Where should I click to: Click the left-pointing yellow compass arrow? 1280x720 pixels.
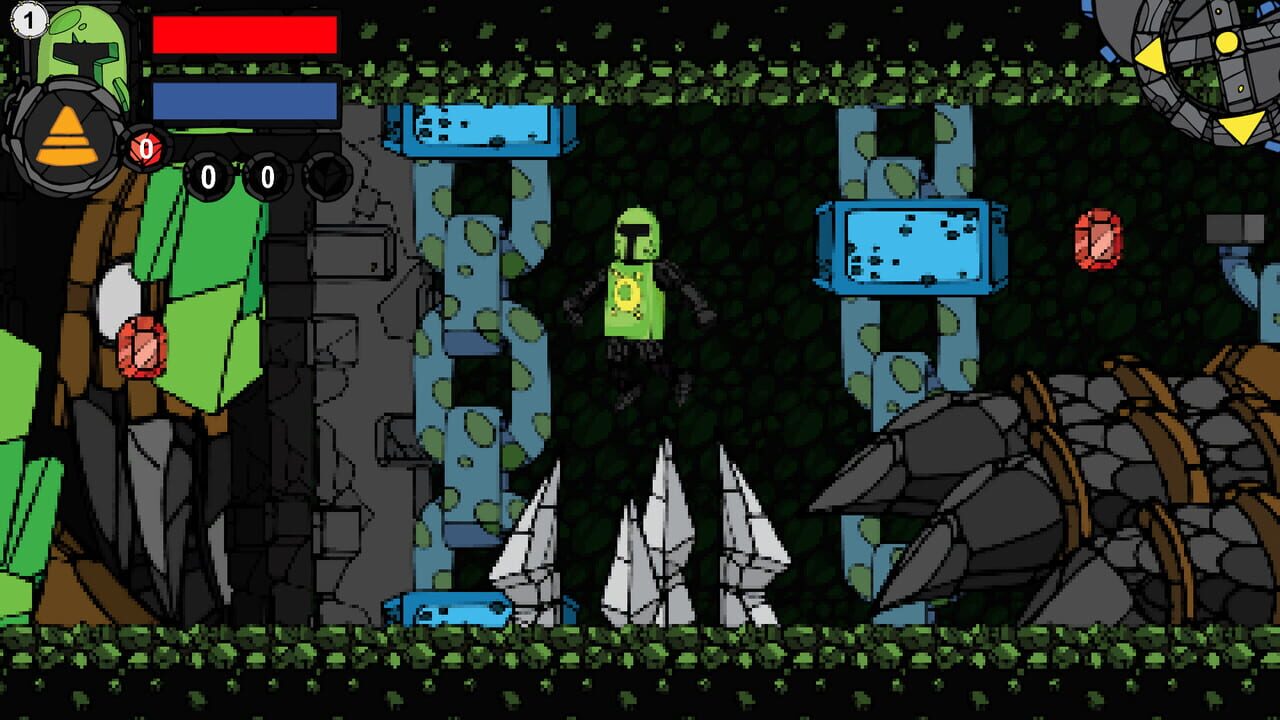[x=1150, y=56]
